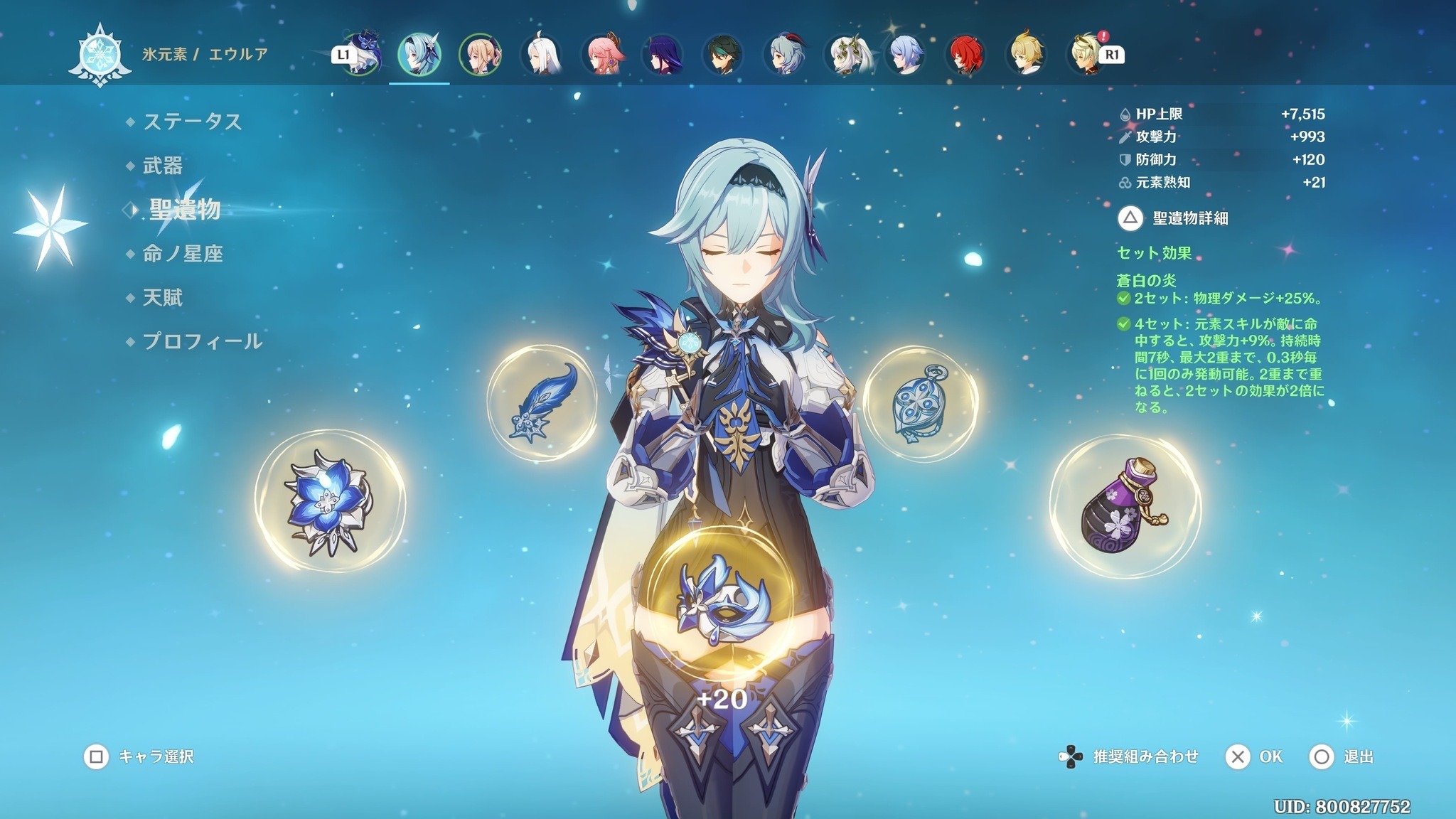The width and height of the screenshot is (1456, 819).
Task: Choose the 聖遺物 menu entry
Action: (184, 210)
